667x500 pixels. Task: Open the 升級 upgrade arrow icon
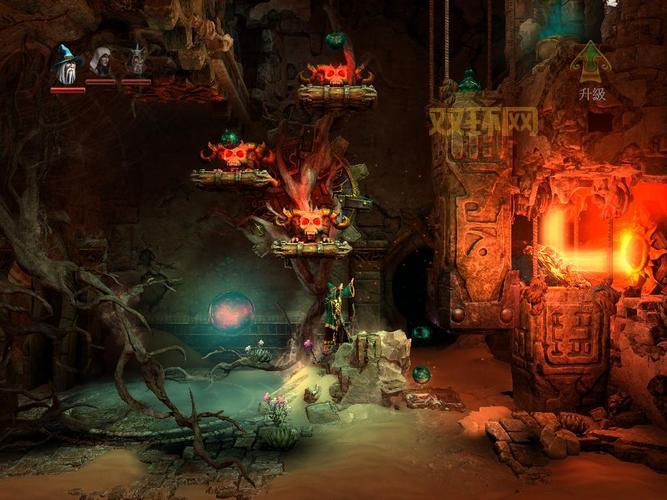pos(590,62)
